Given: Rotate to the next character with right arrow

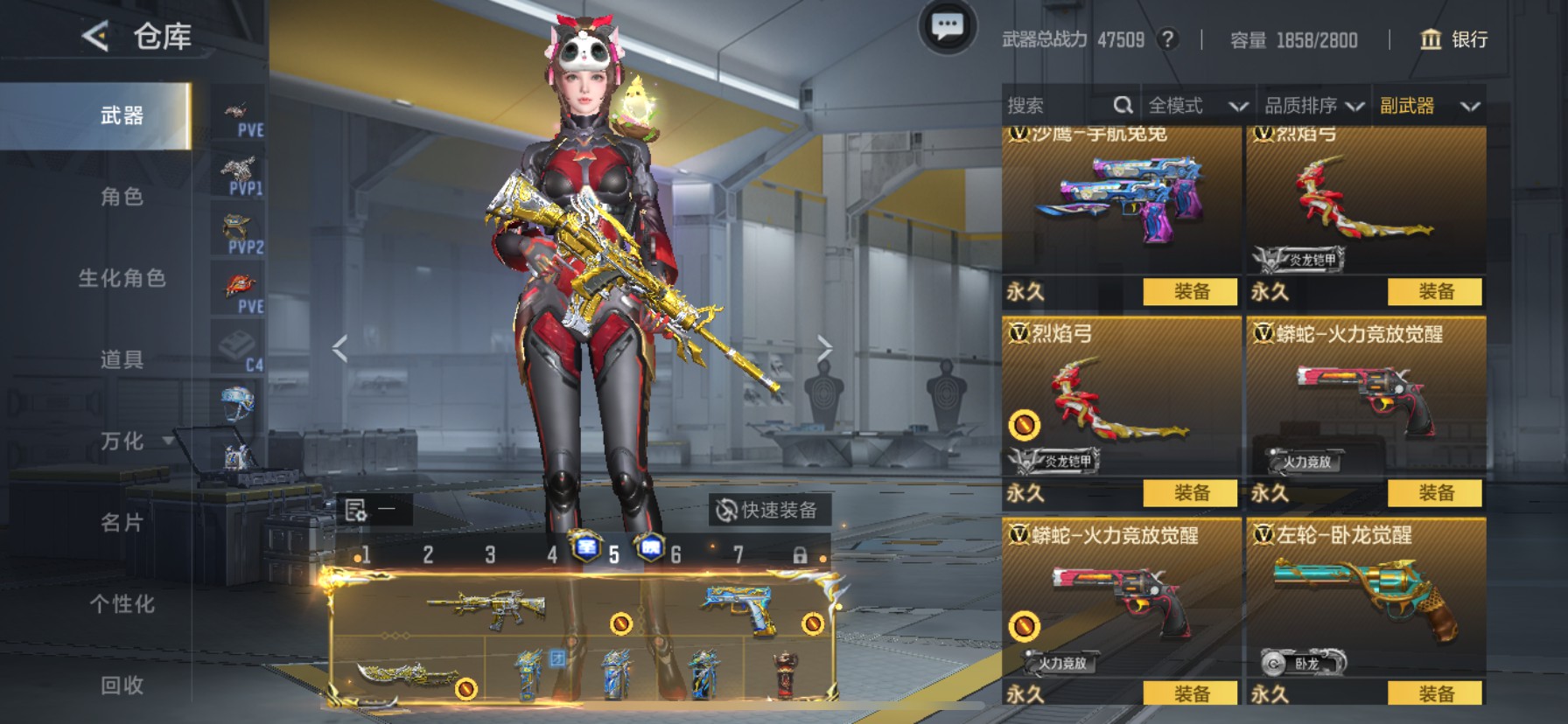Looking at the screenshot, I should (824, 349).
